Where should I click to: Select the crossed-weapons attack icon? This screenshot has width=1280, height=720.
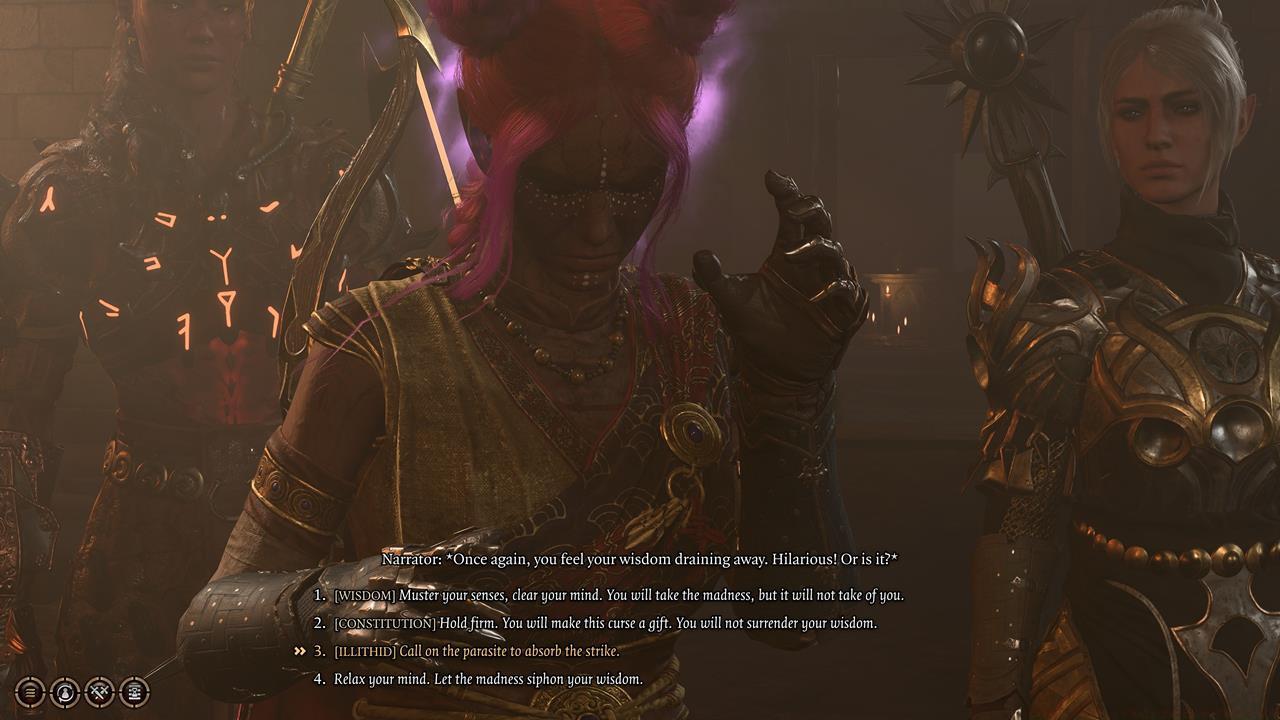click(x=98, y=692)
